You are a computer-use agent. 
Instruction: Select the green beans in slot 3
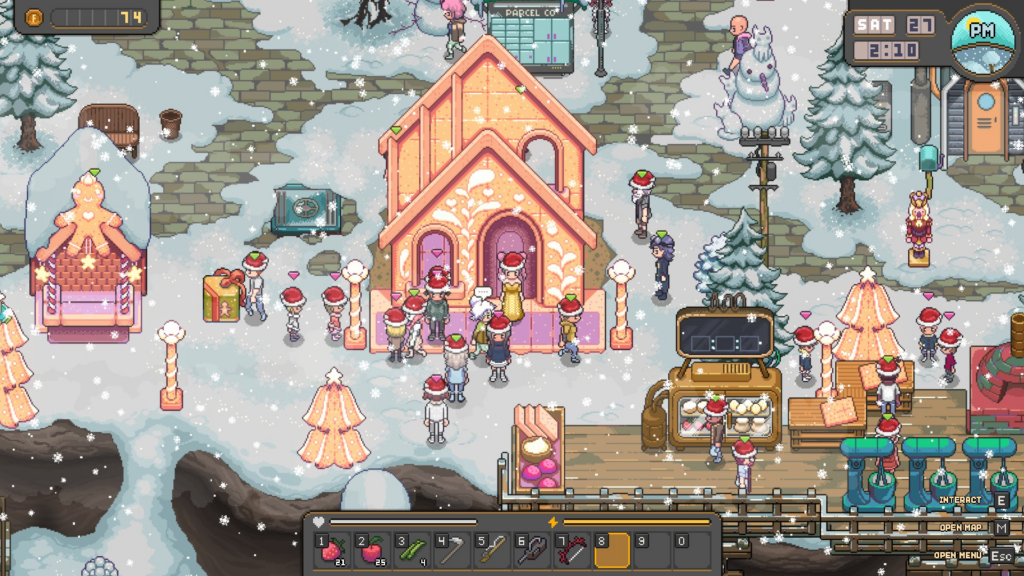coord(413,550)
